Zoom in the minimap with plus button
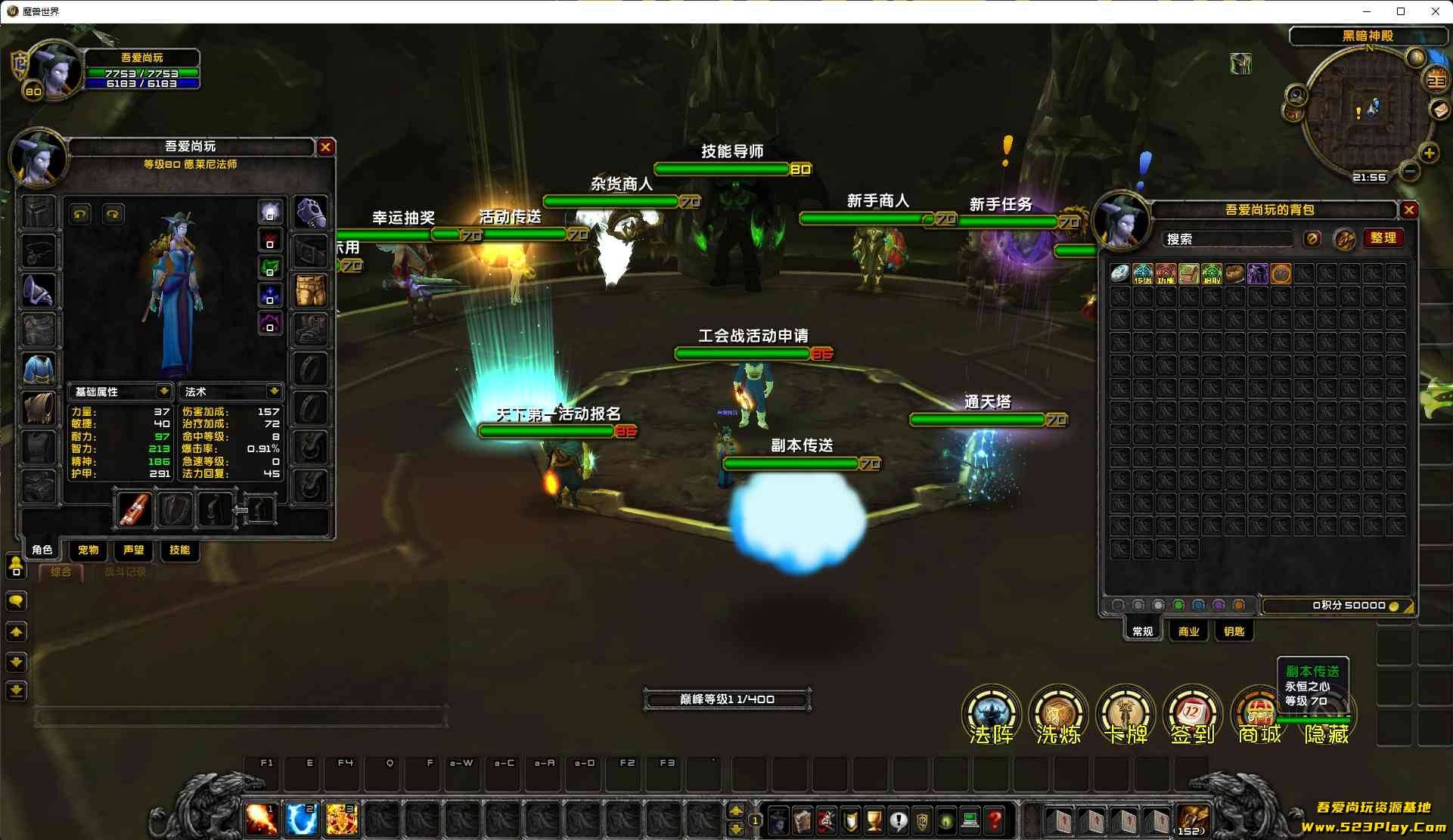 [1429, 153]
